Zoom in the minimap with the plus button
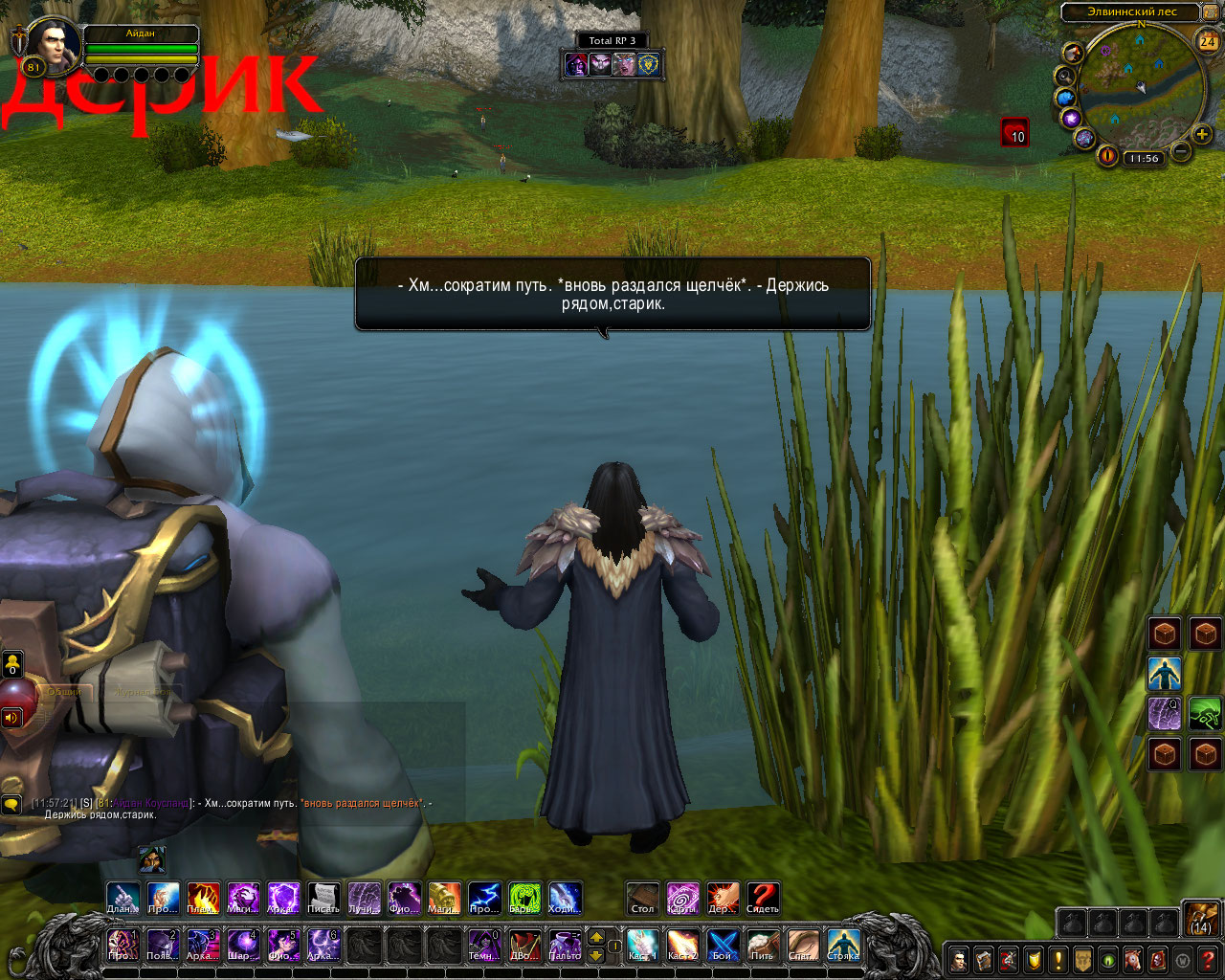Image resolution: width=1225 pixels, height=980 pixels. 1202,135
